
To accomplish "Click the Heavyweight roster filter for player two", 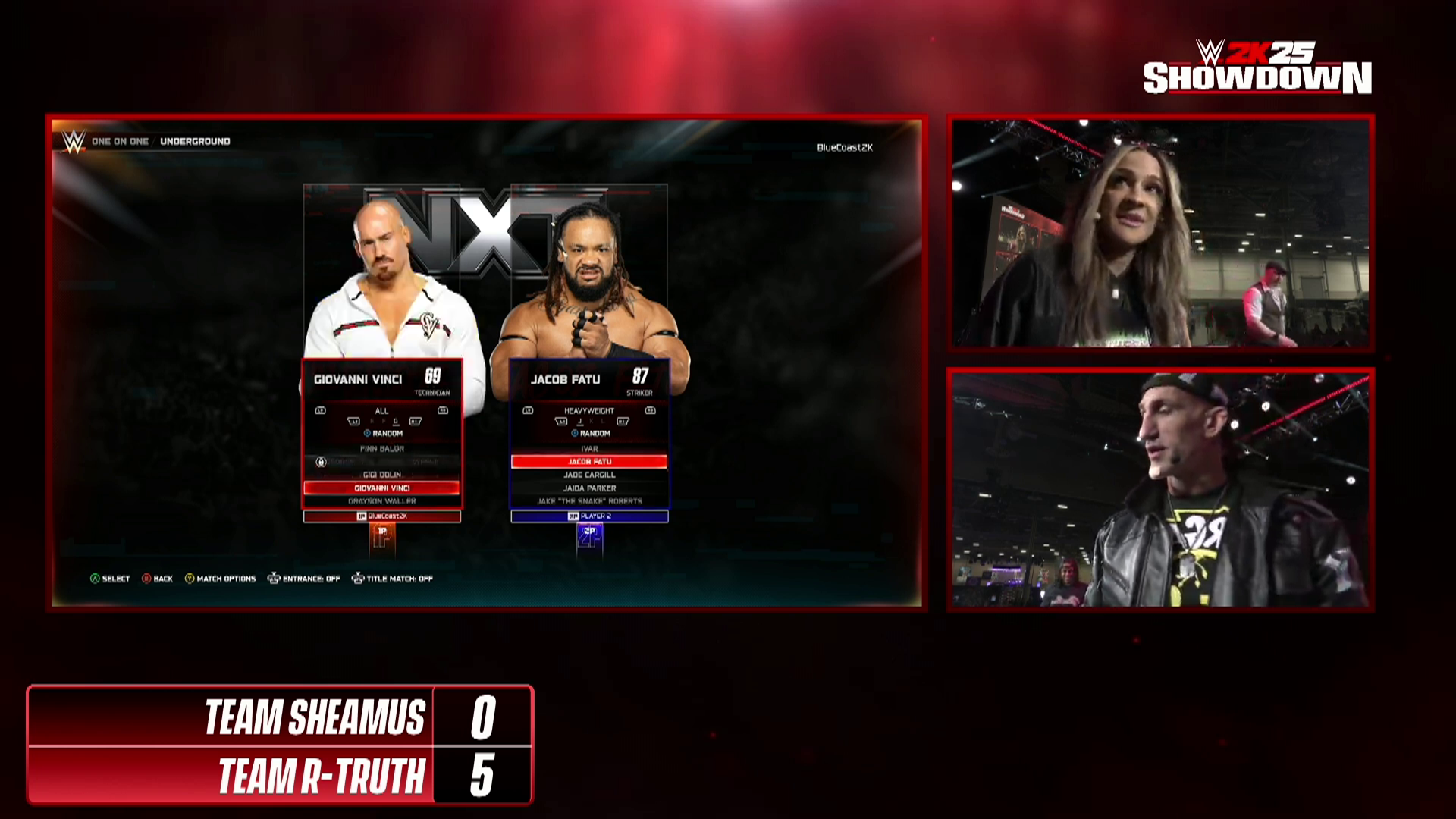I will point(589,411).
